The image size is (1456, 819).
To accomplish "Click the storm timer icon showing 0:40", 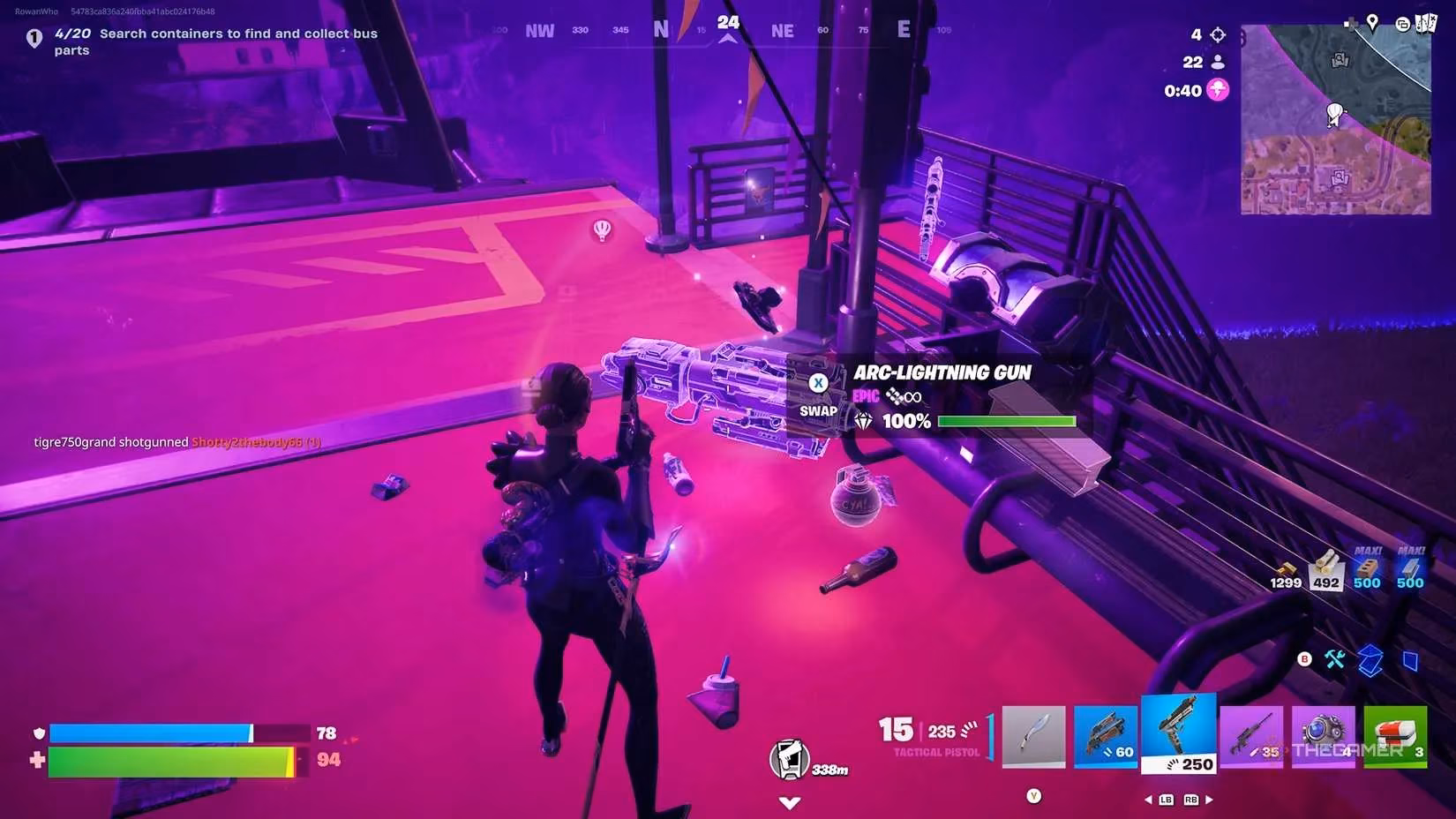I will coord(1217,90).
